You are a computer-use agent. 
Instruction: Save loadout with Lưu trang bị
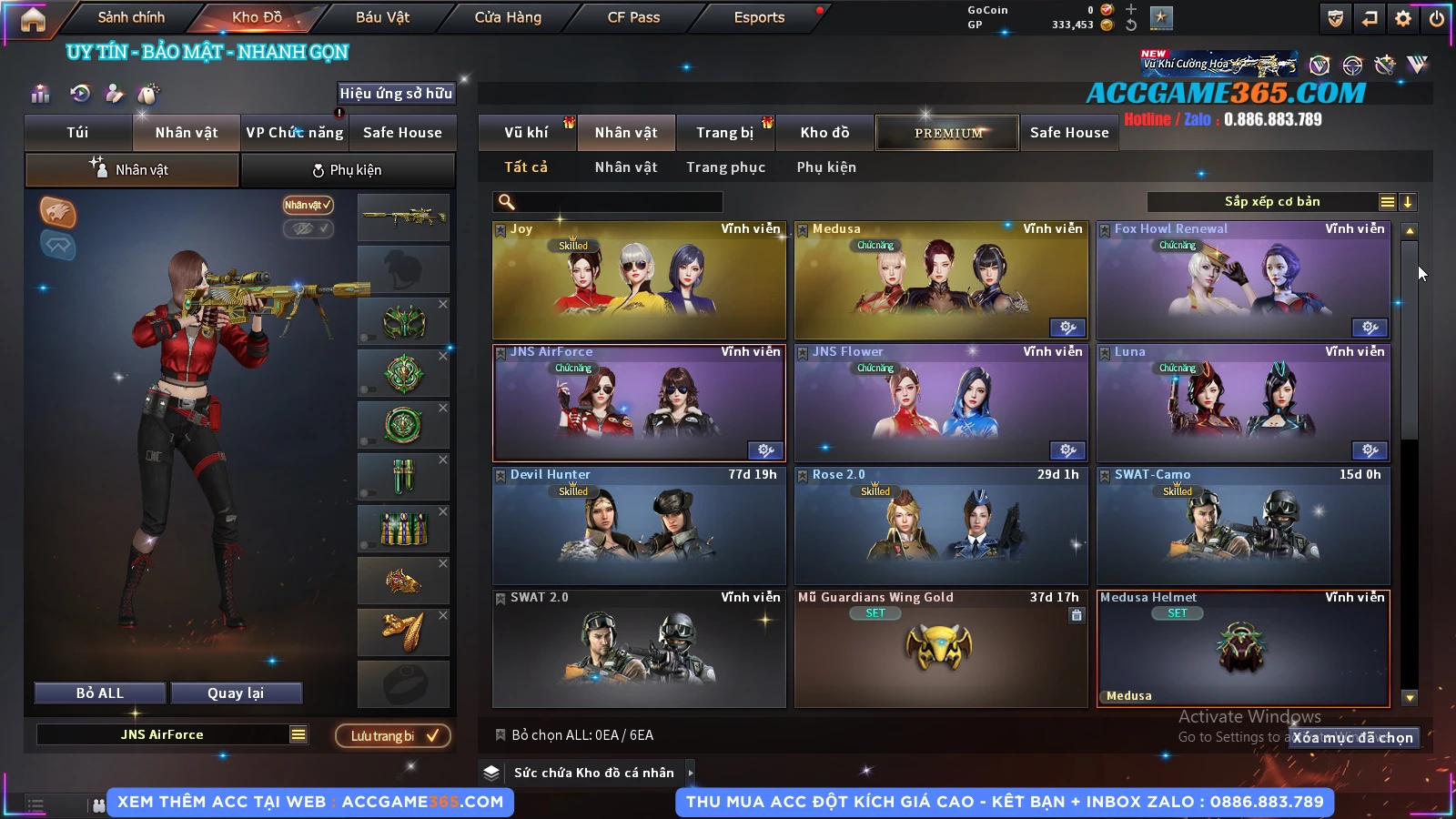tap(393, 735)
